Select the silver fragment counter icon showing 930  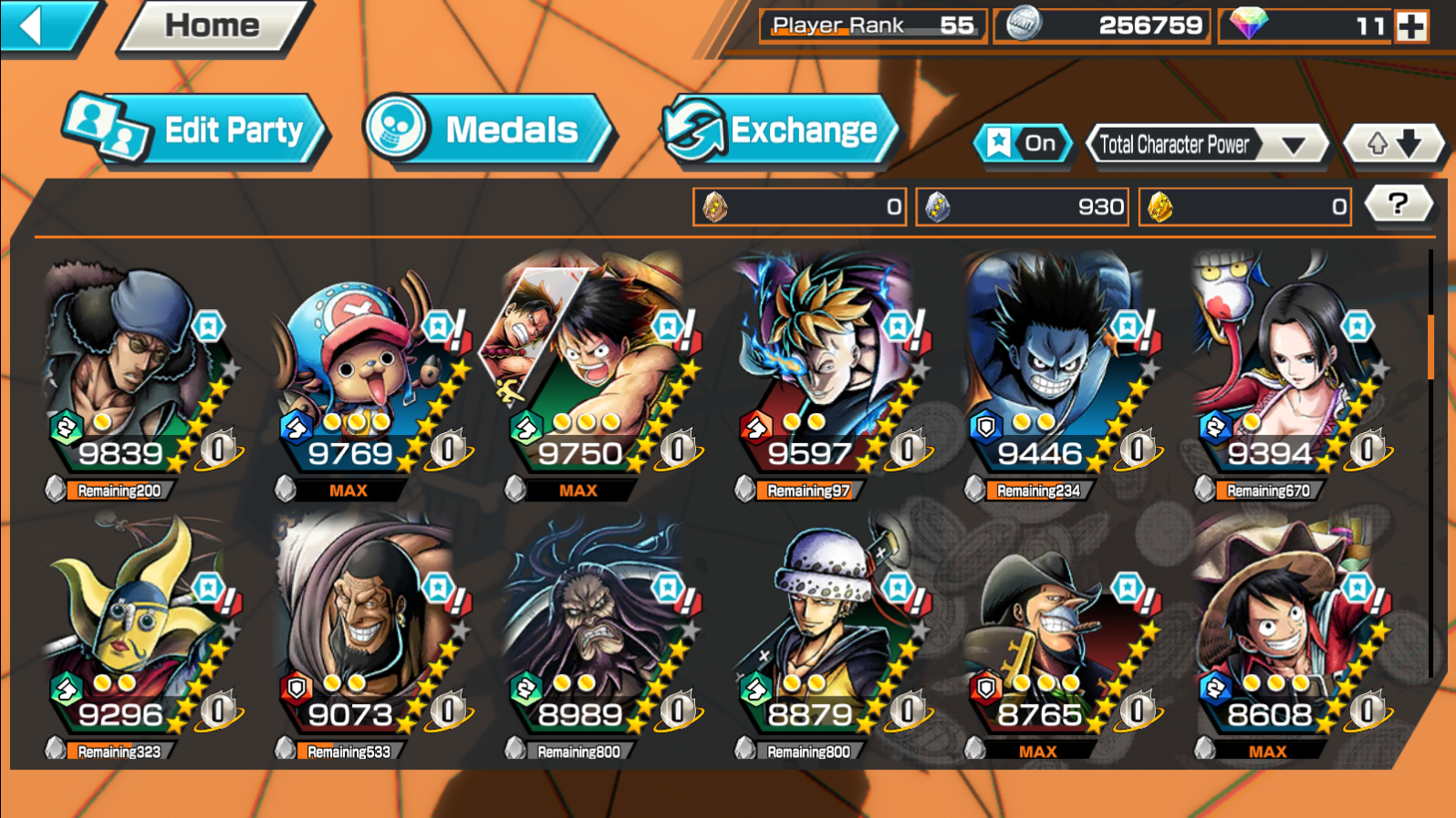(x=940, y=207)
